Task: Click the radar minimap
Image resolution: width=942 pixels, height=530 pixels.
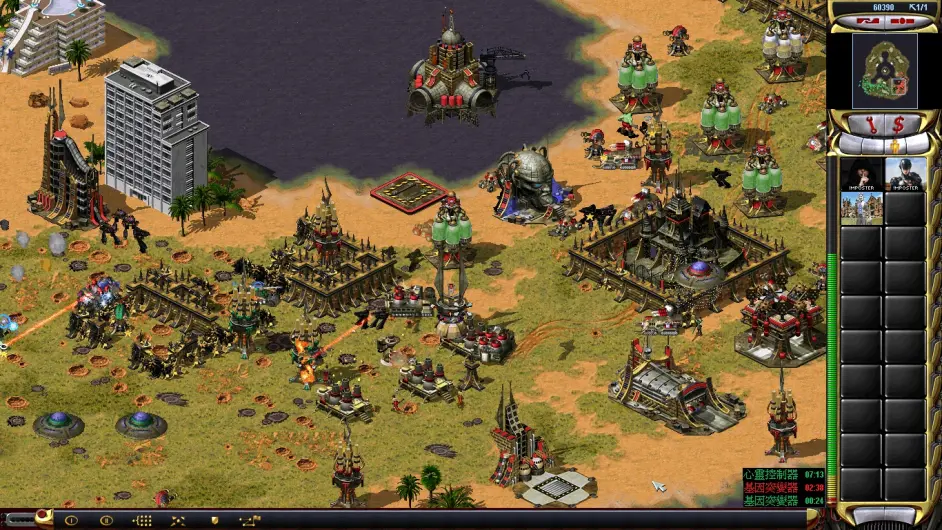Action: pos(884,70)
